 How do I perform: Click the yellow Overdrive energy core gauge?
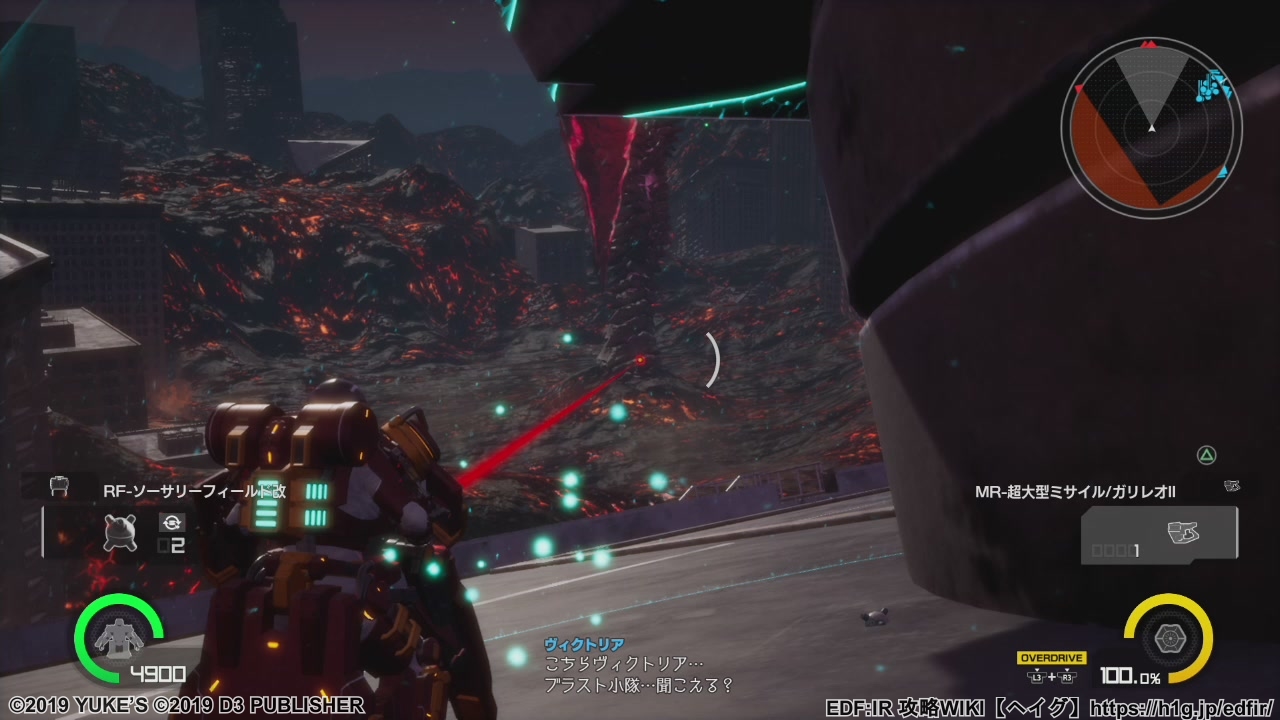coord(1168,637)
